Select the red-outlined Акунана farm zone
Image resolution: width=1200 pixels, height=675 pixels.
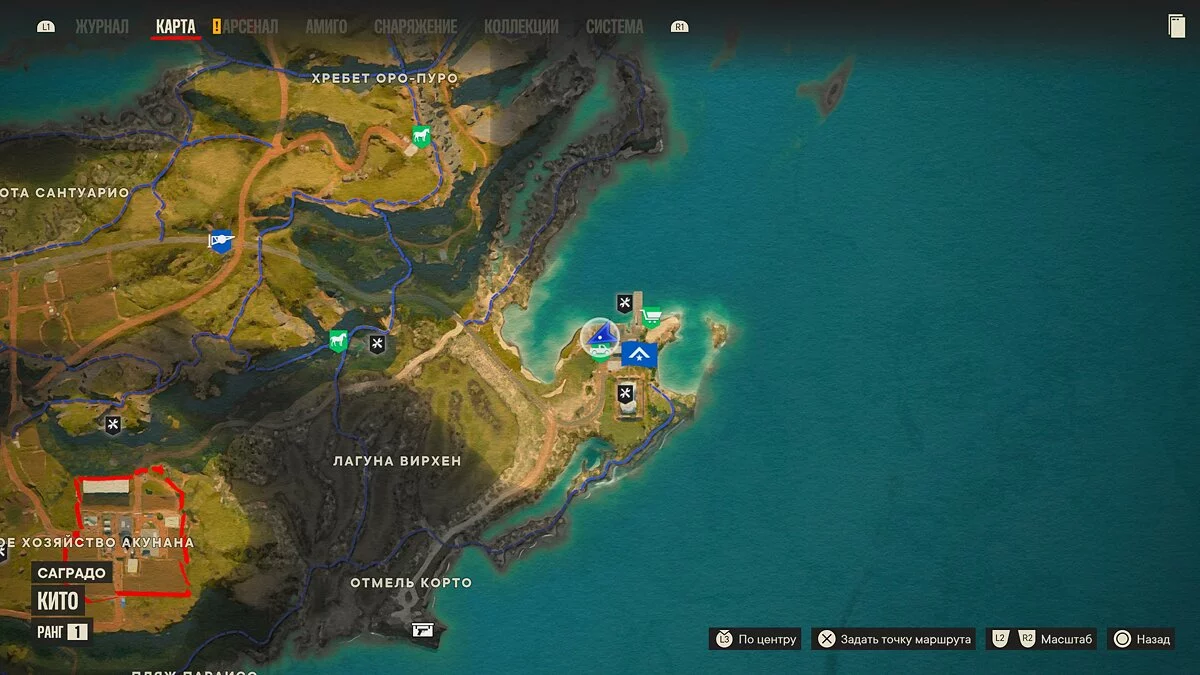[130, 535]
